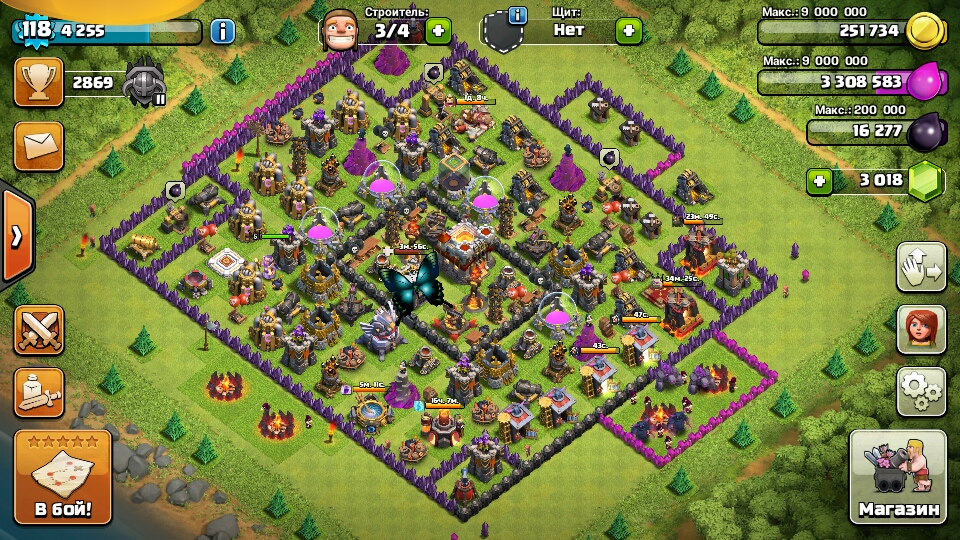Viewport: 960px width, 540px height.
Task: Add a builder with the plus button
Action: pos(438,30)
